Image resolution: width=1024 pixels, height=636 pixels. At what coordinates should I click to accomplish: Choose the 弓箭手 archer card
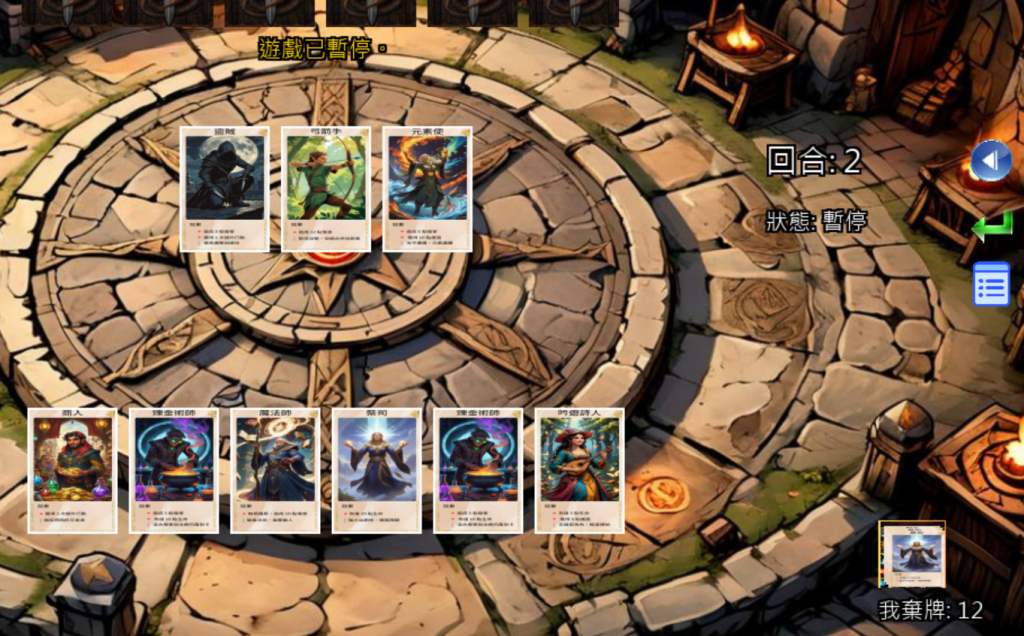pos(326,188)
